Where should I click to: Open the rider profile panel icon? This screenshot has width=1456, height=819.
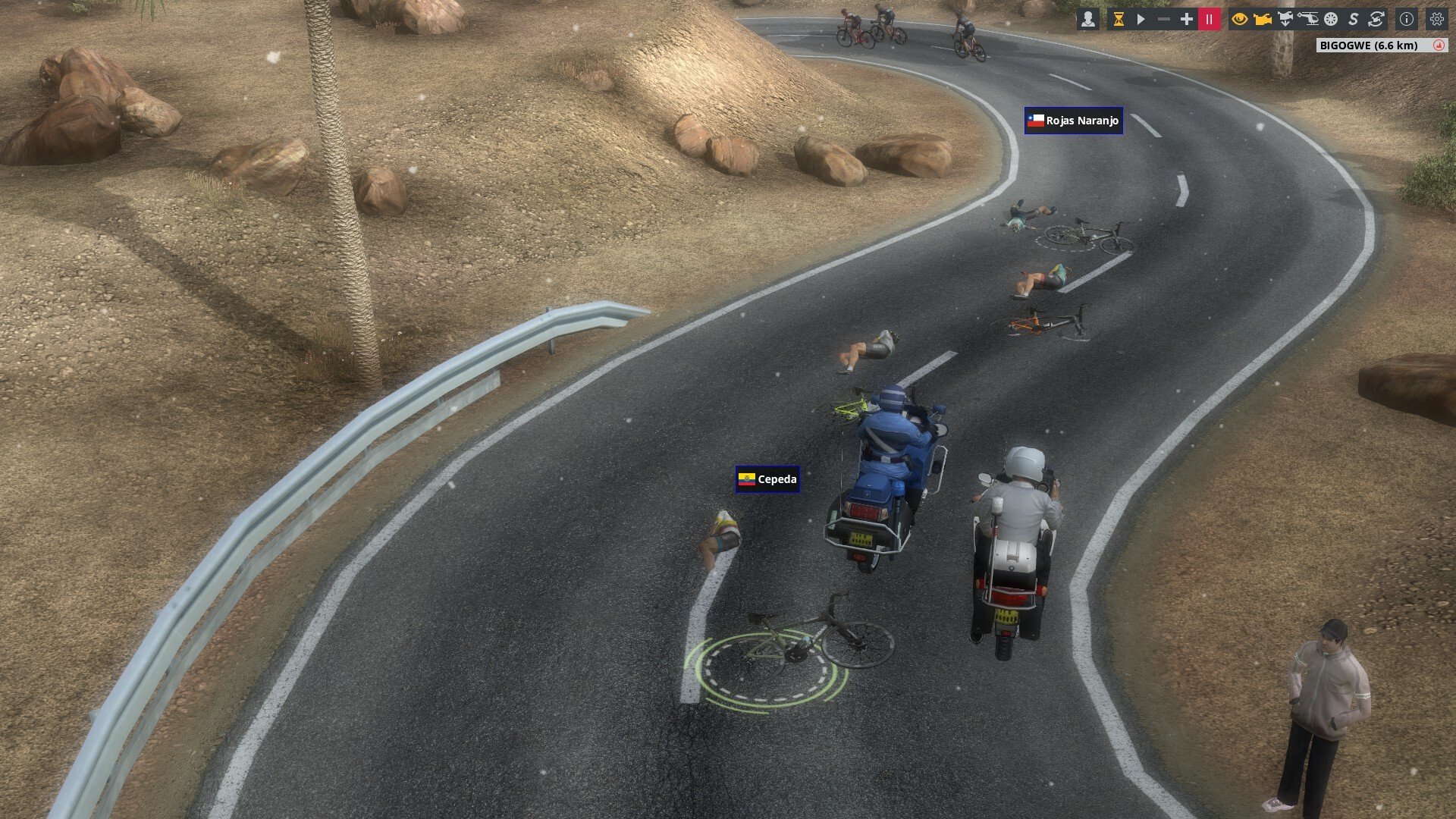pos(1088,20)
